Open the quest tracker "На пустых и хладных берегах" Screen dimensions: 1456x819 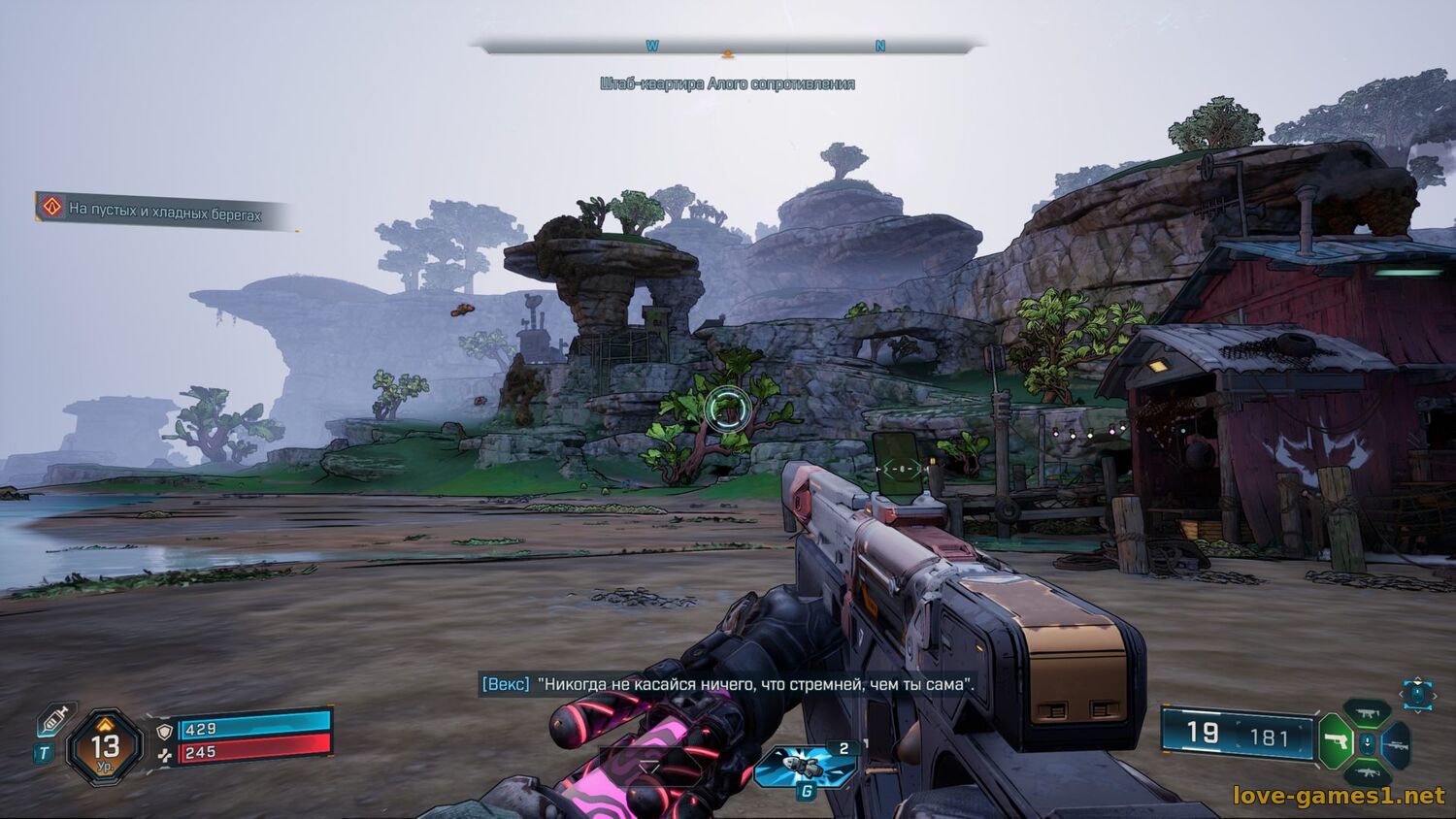click(x=163, y=211)
